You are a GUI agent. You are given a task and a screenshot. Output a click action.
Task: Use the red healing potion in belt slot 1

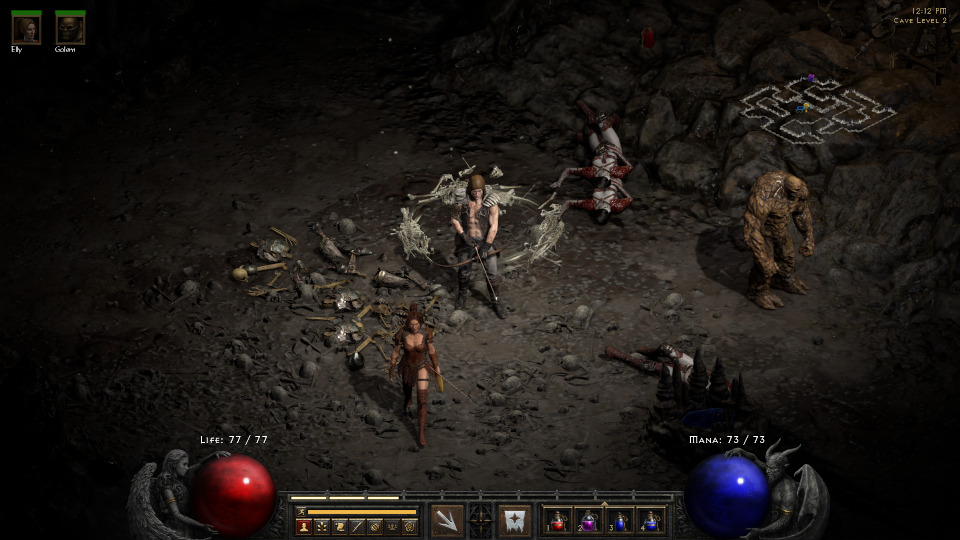point(559,520)
